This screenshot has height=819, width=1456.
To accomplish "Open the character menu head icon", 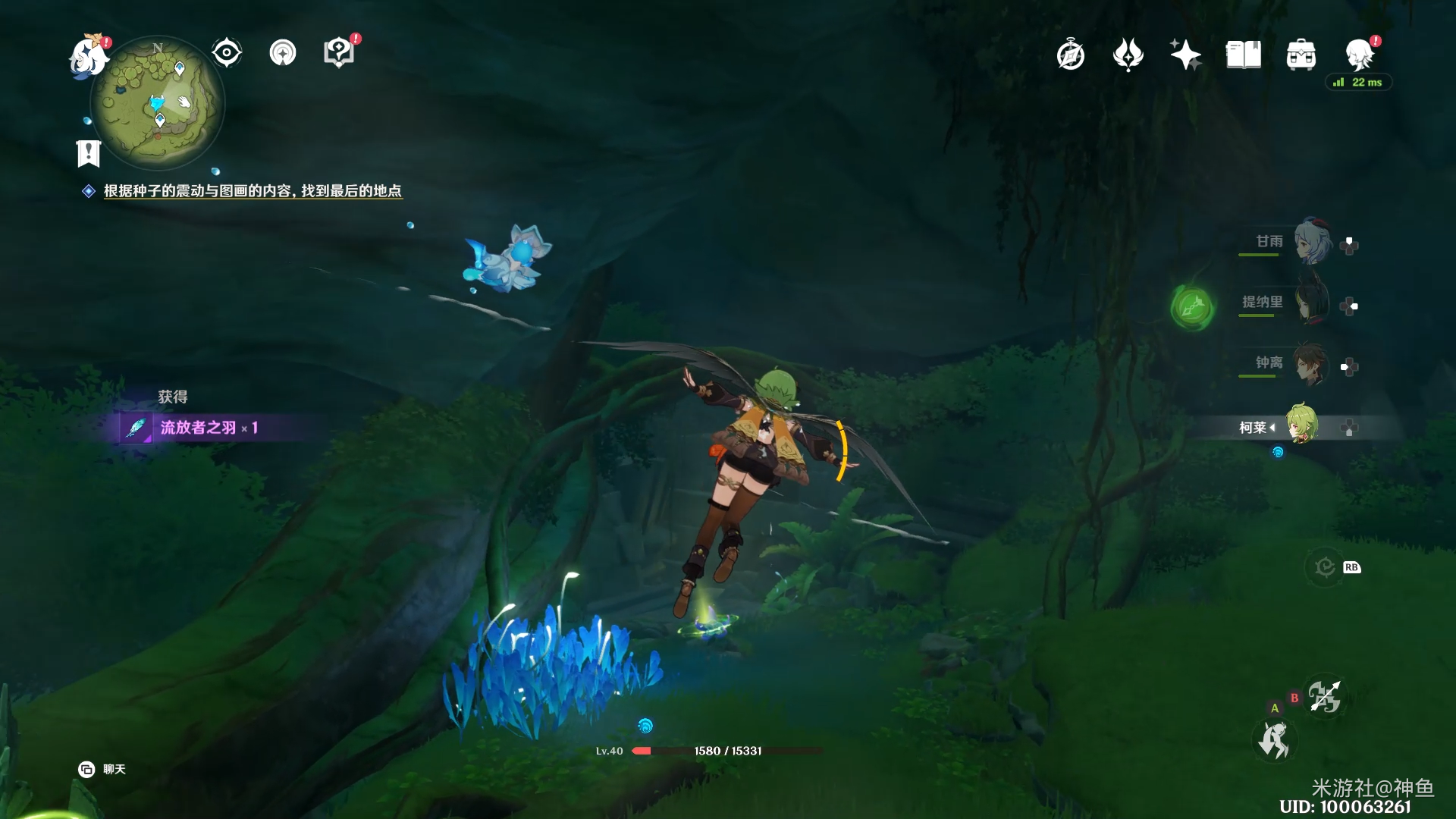I will click(x=1359, y=55).
